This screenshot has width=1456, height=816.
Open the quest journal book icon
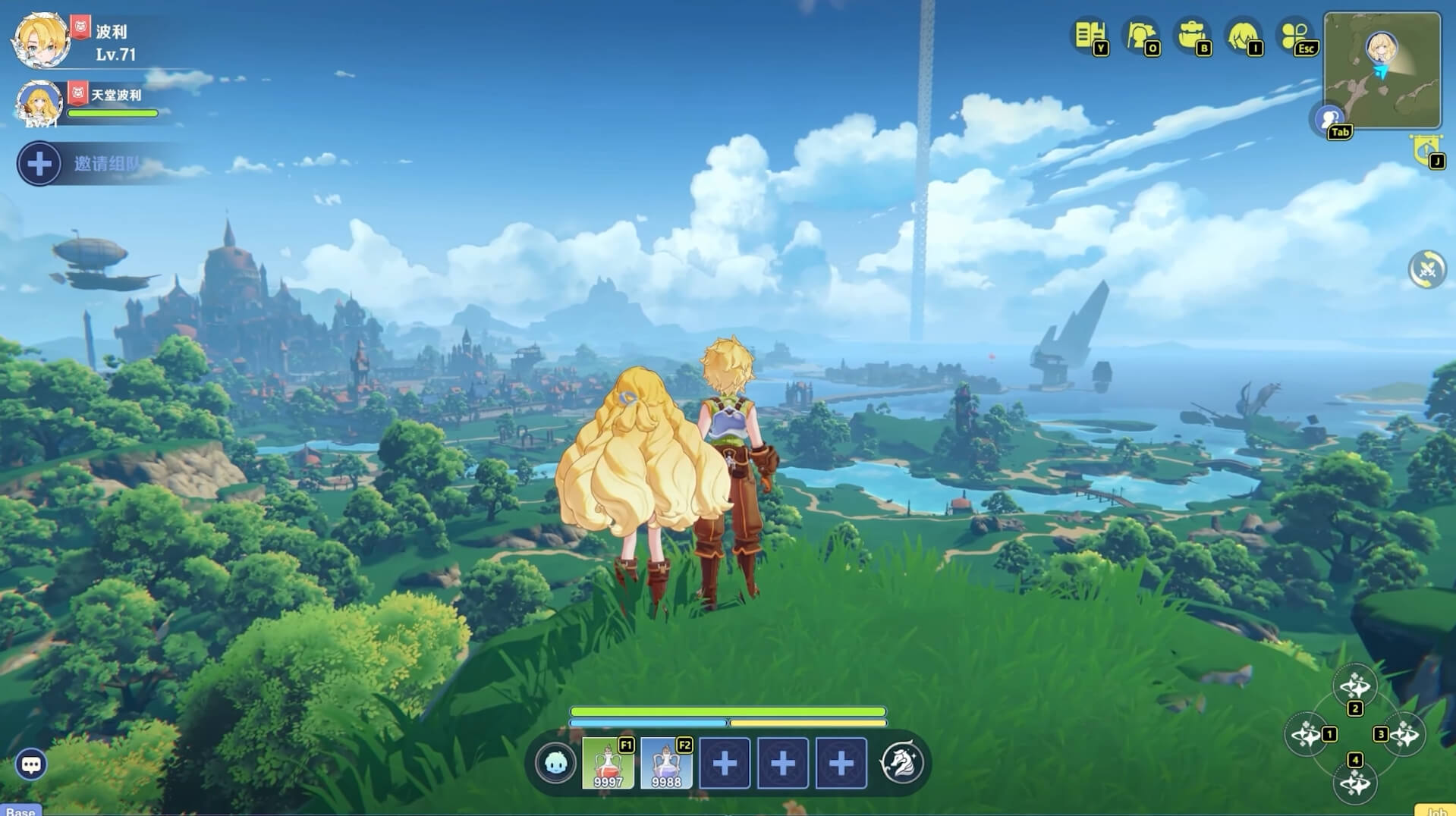point(1089,35)
